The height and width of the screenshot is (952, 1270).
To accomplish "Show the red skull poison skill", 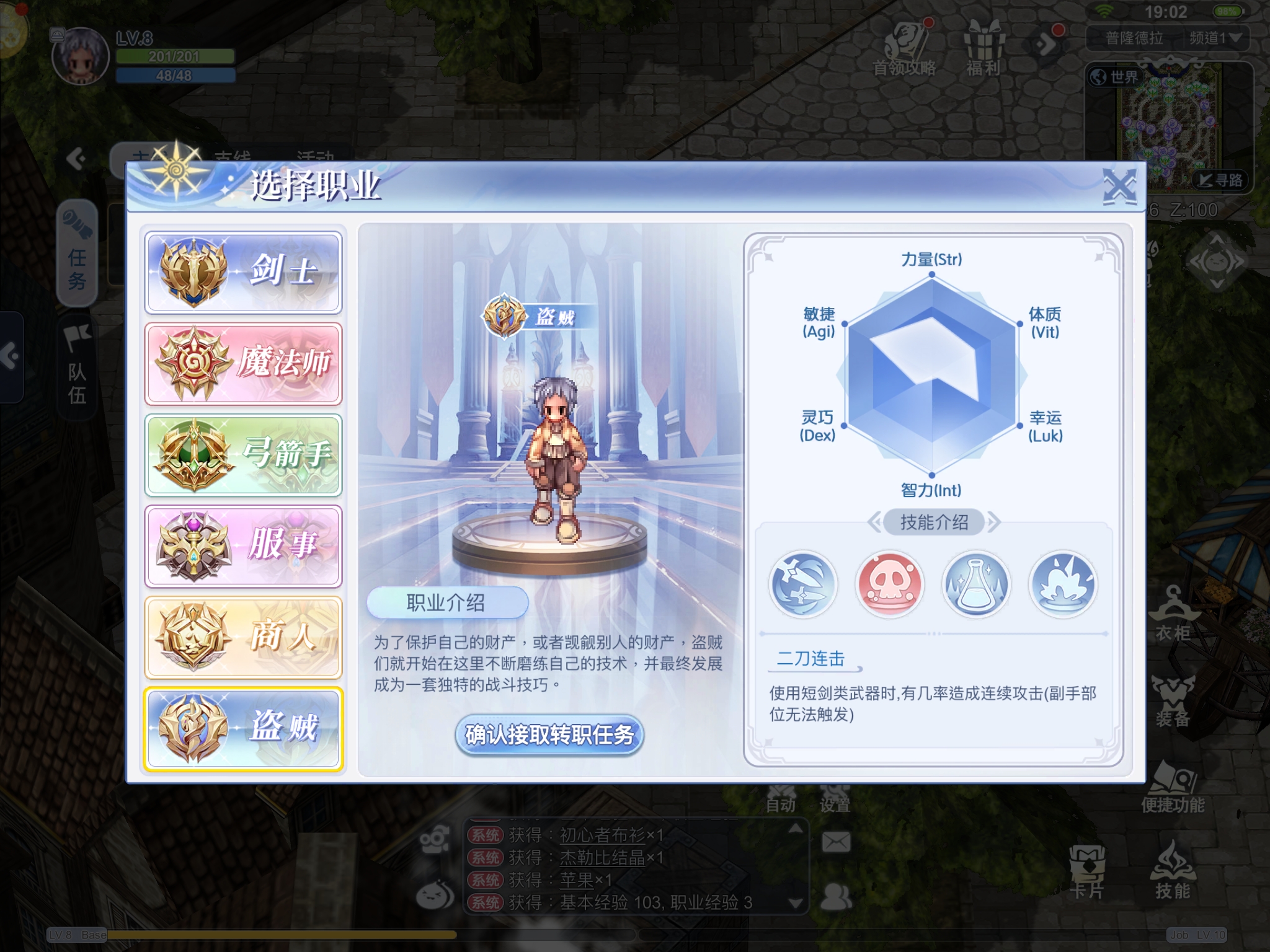I will click(889, 584).
